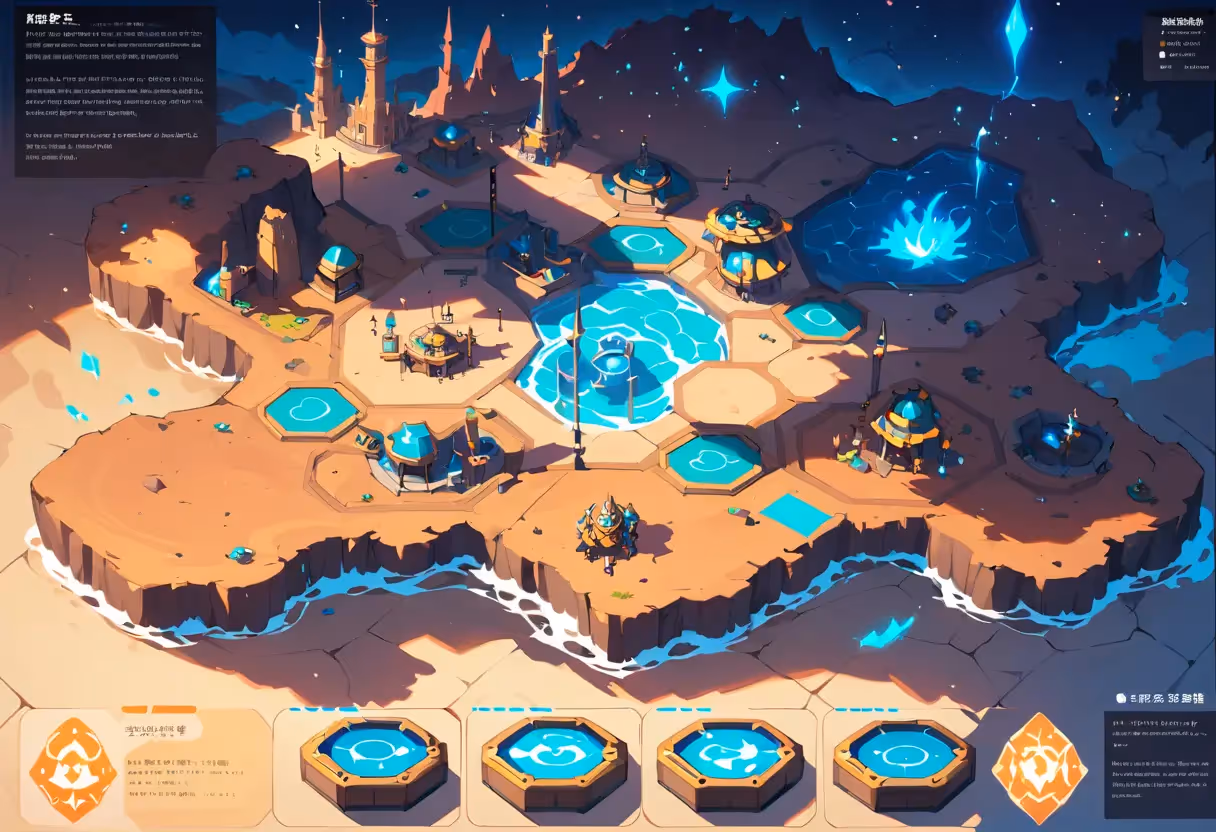Select the orange diamond emblem on the tan card

pos(73,769)
